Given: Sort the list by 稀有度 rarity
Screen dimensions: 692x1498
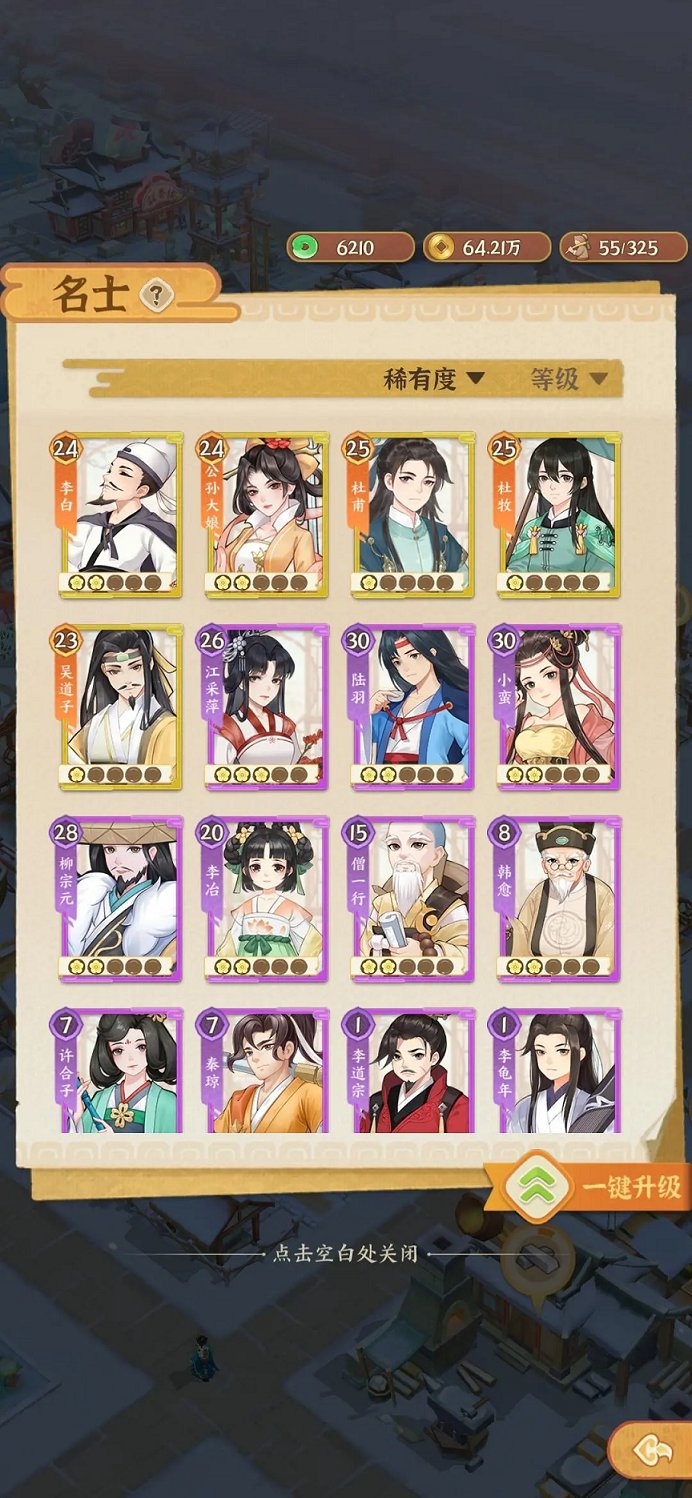Looking at the screenshot, I should 434,379.
